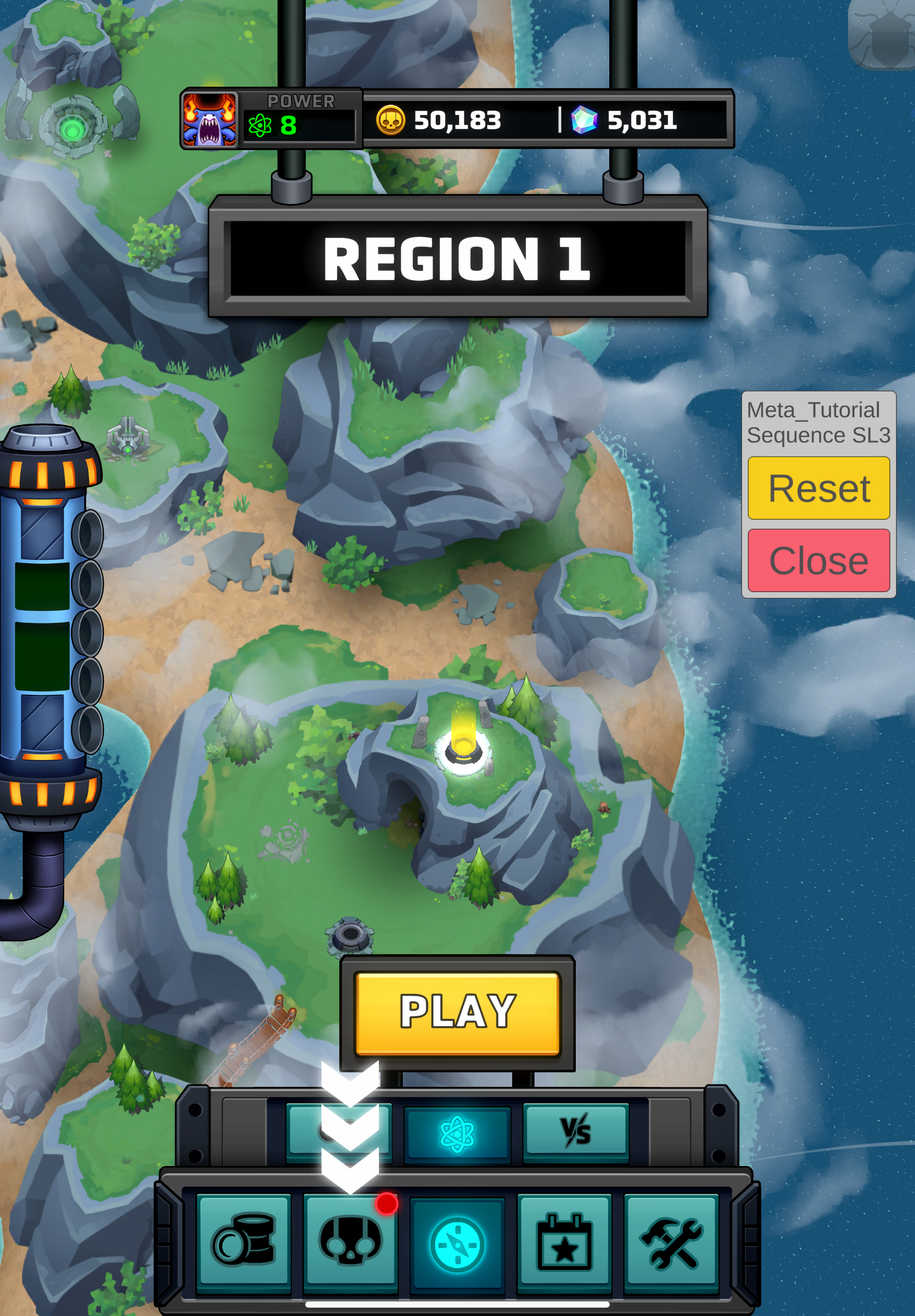Open the calendar star events tab
Image resolution: width=915 pixels, height=1316 pixels.
(564, 1242)
